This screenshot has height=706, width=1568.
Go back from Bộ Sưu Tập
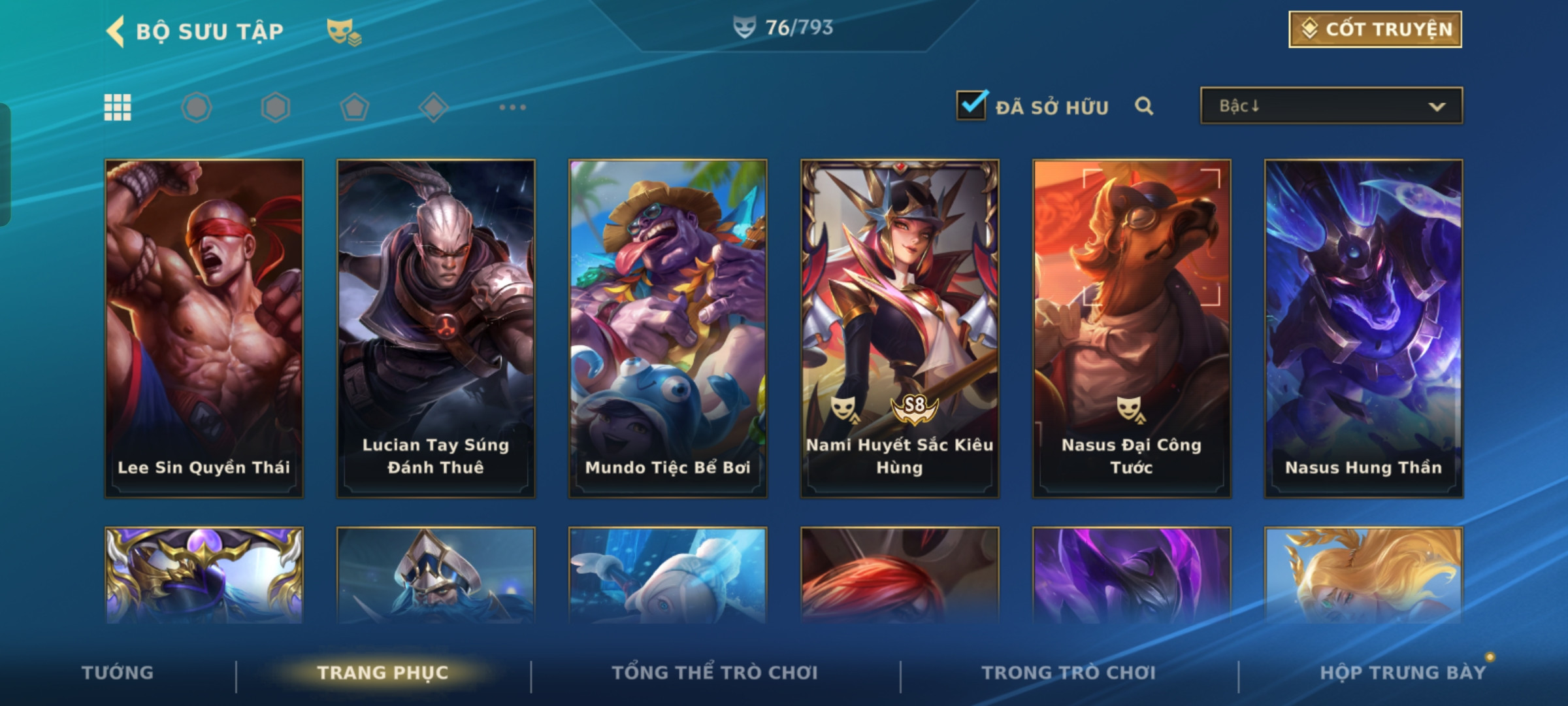[x=116, y=31]
